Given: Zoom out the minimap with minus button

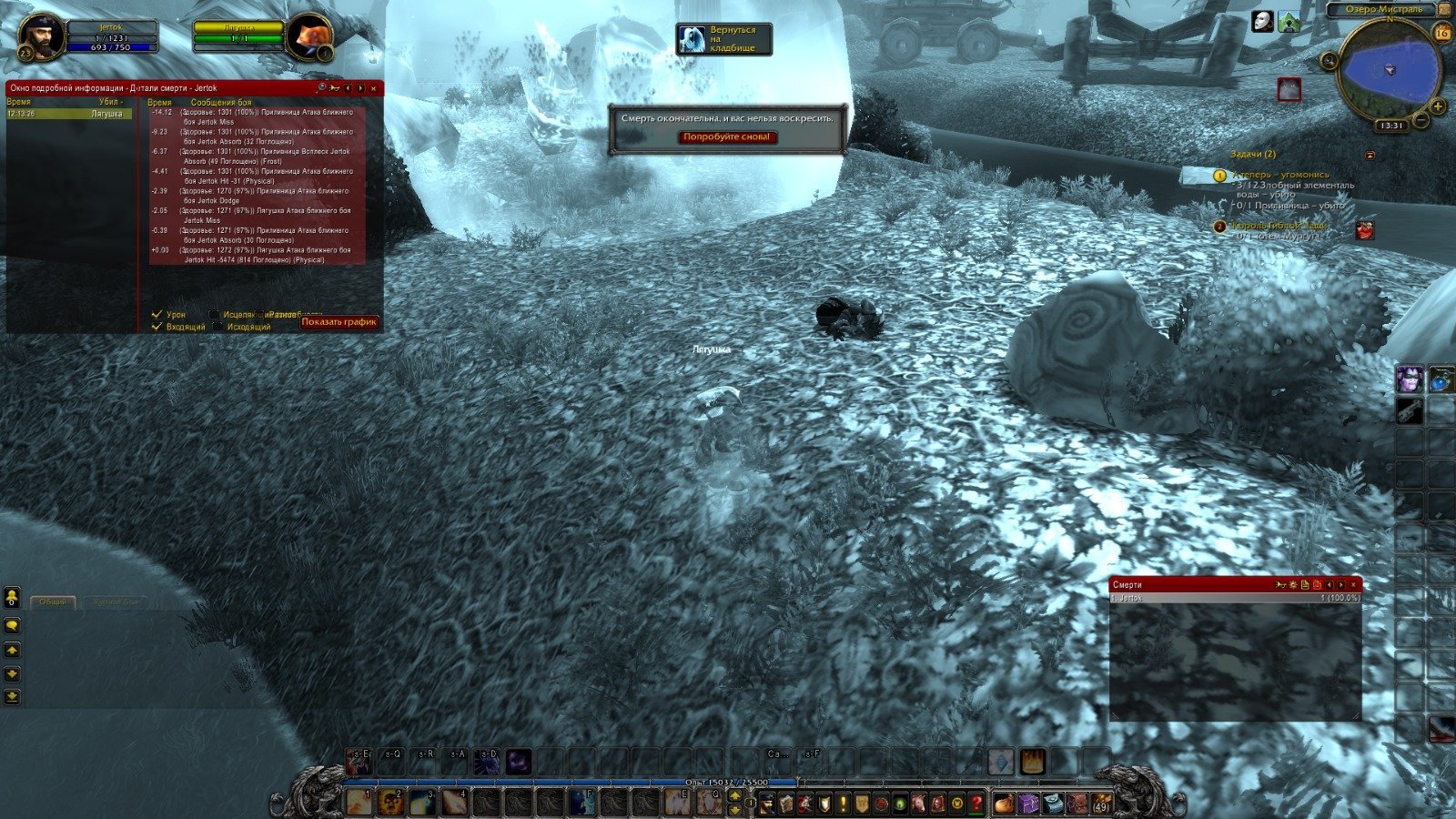Looking at the screenshot, I should [1419, 120].
